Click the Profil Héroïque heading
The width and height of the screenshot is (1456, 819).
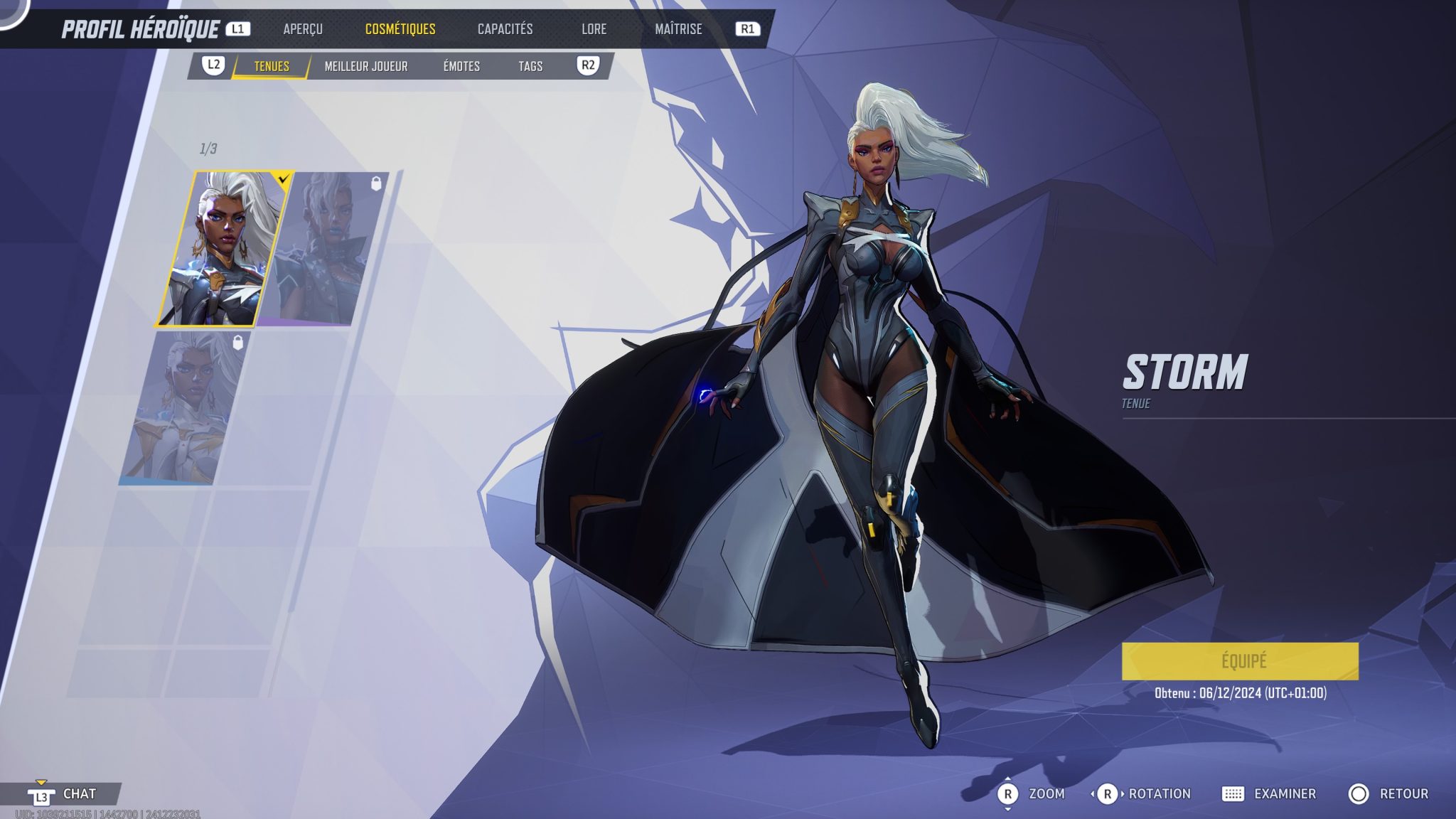pos(141,28)
